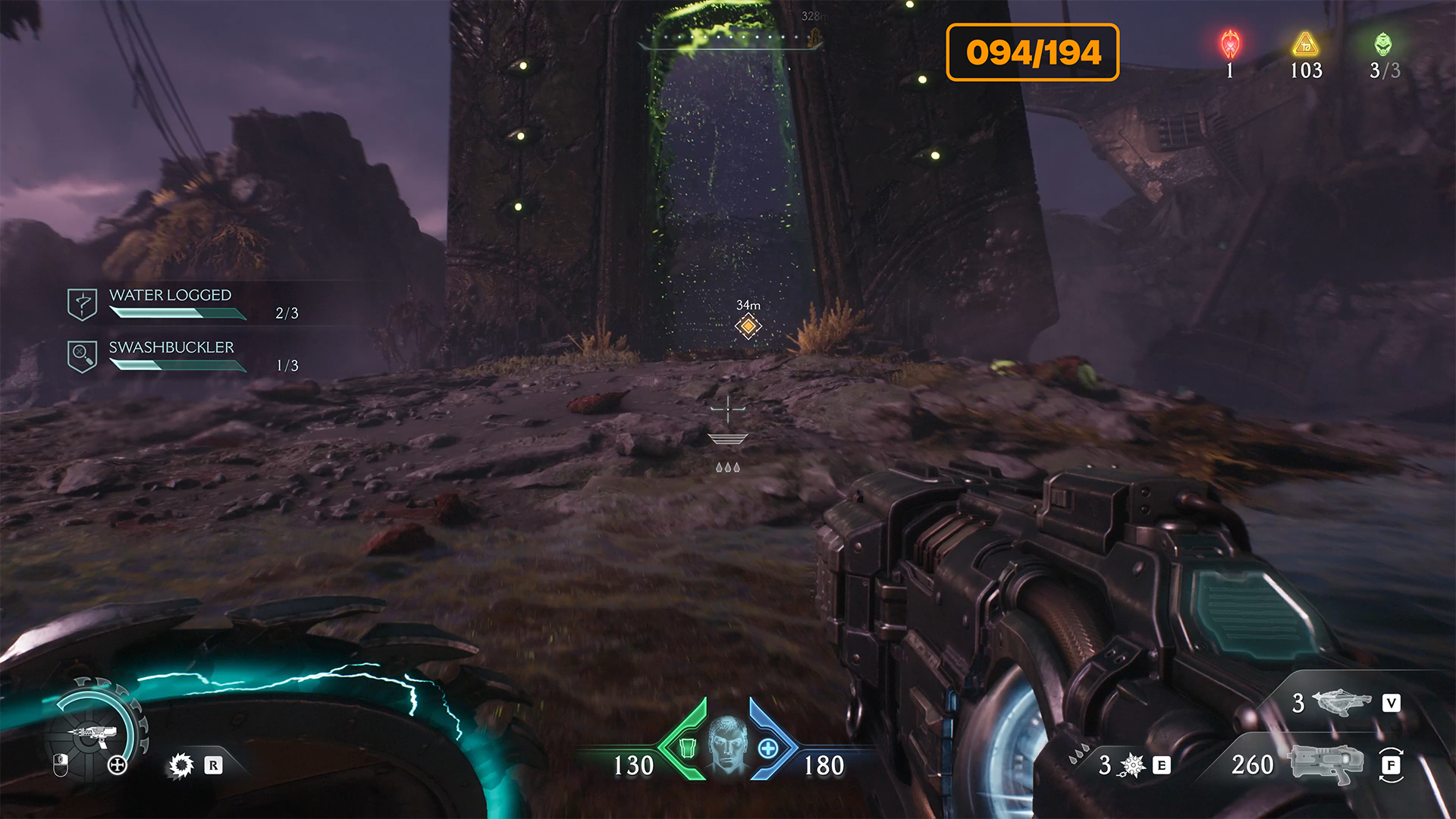Click the equipped gun icon beside 260
This screenshot has height=819, width=1456.
tap(1325, 764)
